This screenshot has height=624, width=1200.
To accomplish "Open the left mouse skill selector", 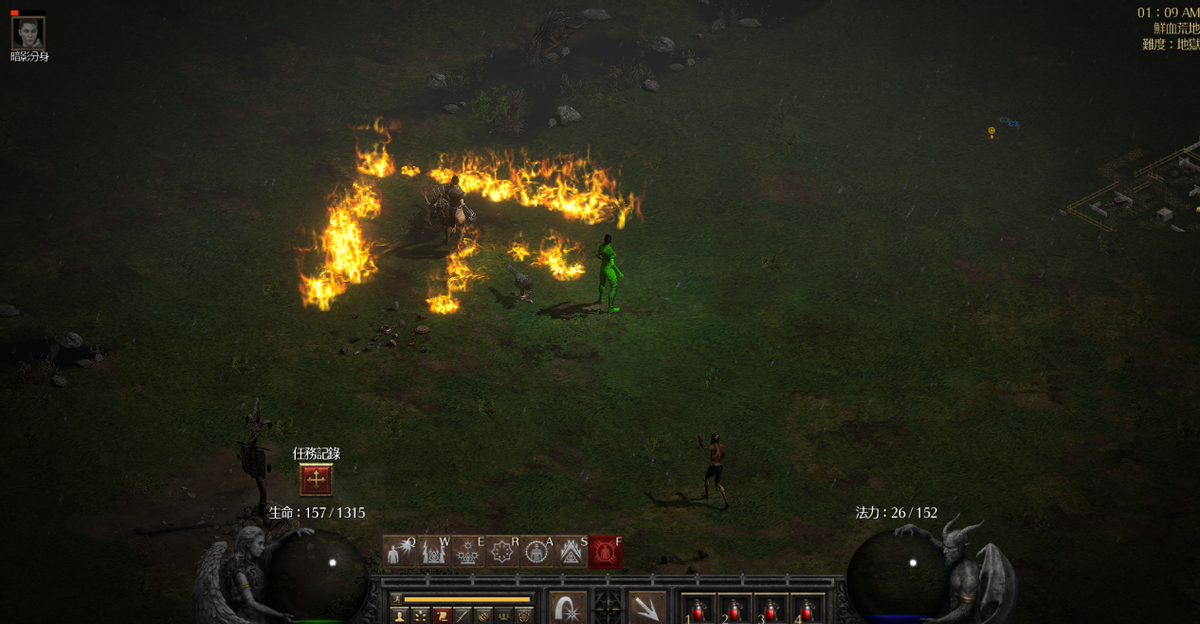I will [x=568, y=608].
